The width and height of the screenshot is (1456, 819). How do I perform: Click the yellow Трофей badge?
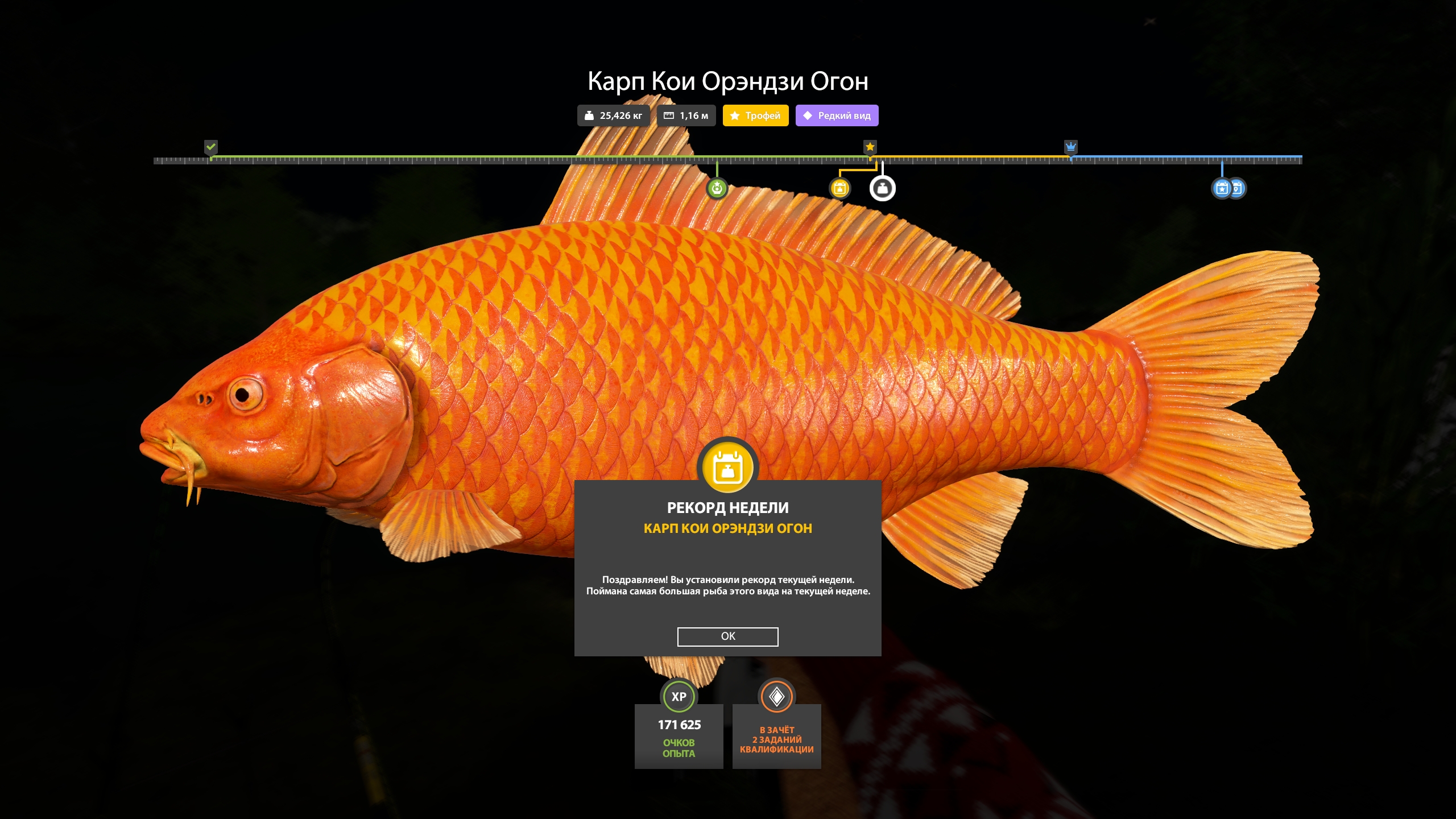(755, 115)
